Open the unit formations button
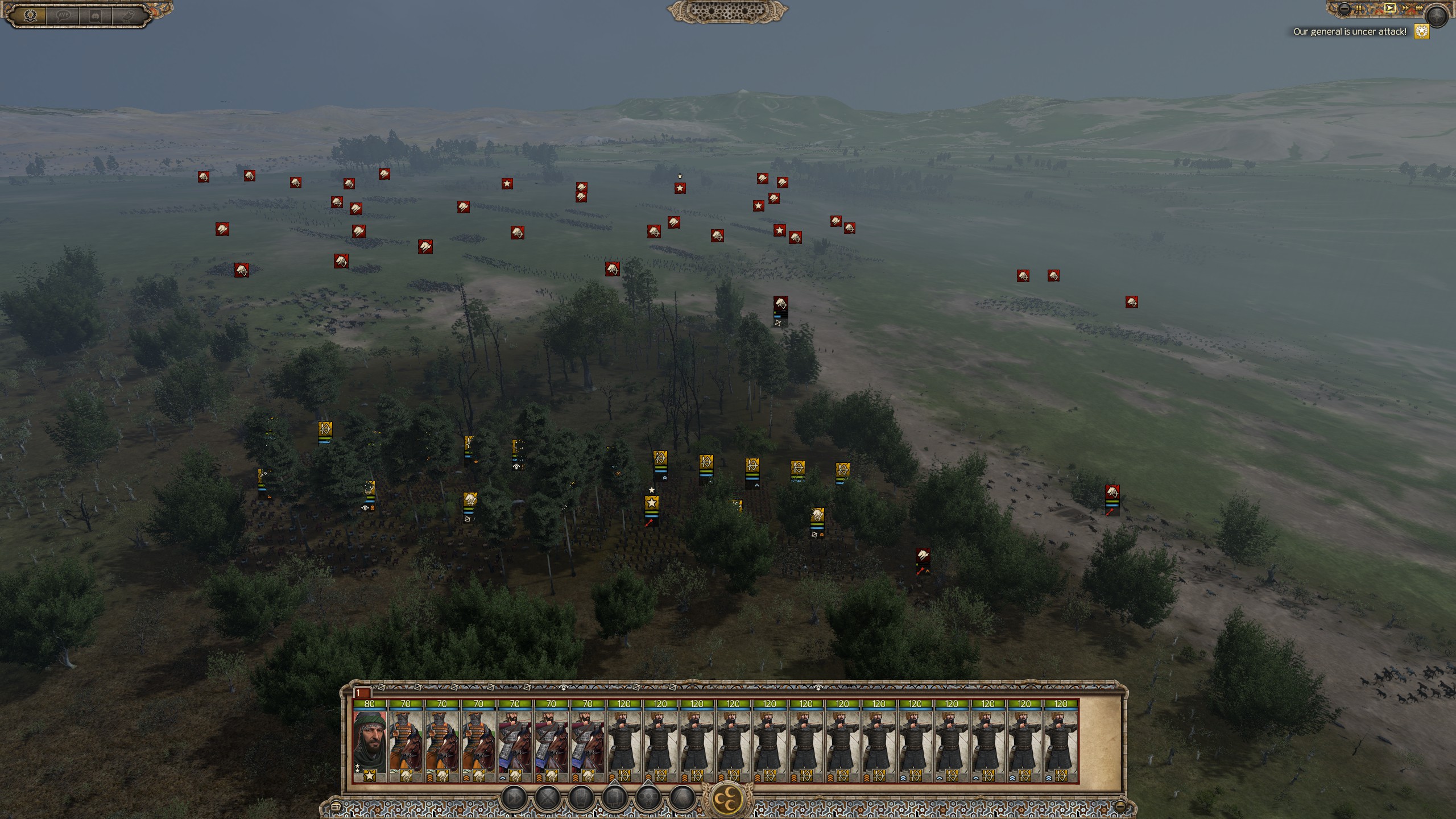This screenshot has width=1456, height=819. click(x=614, y=799)
